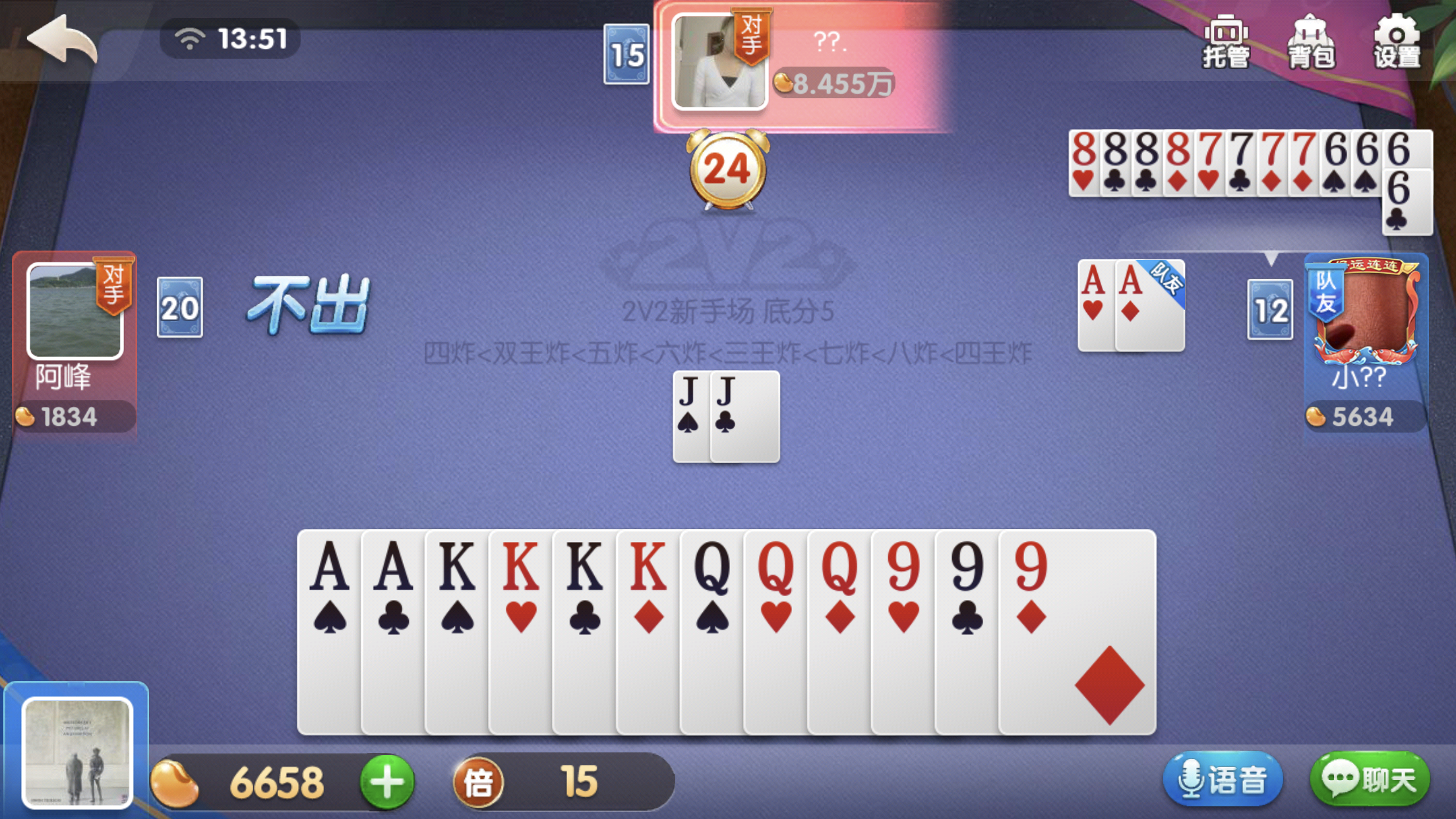Tap the green plus to add coins
Viewport: 1456px width, 819px height.
(x=387, y=782)
